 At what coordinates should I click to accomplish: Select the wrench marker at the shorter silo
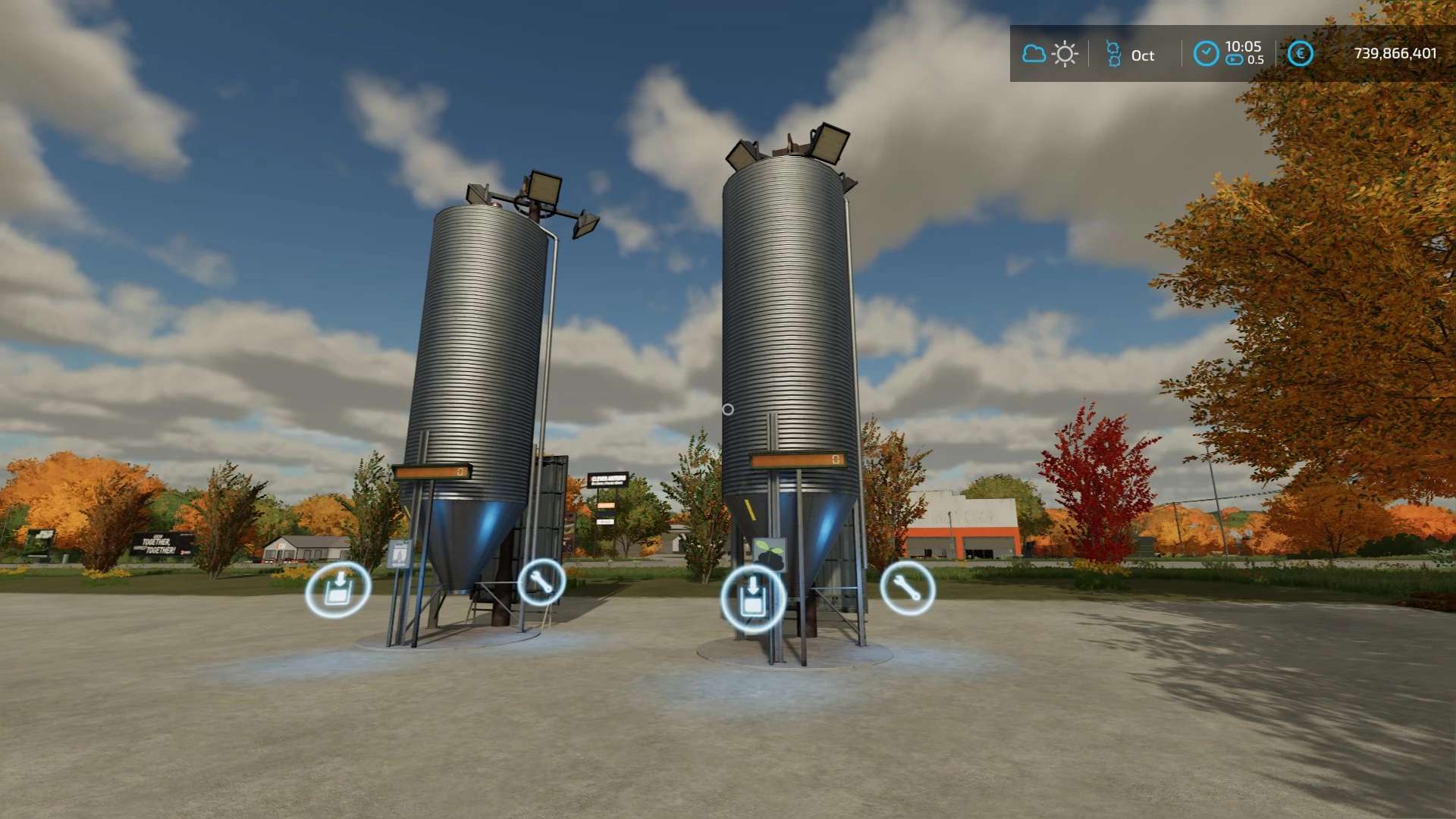point(541,582)
